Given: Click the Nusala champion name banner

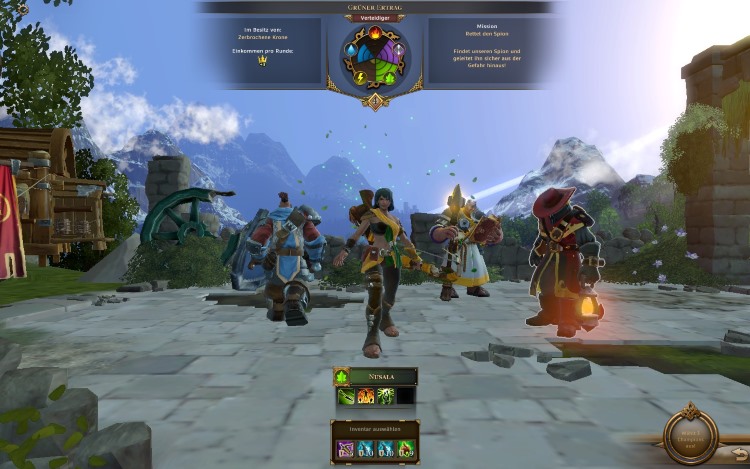Looking at the screenshot, I should [x=384, y=377].
